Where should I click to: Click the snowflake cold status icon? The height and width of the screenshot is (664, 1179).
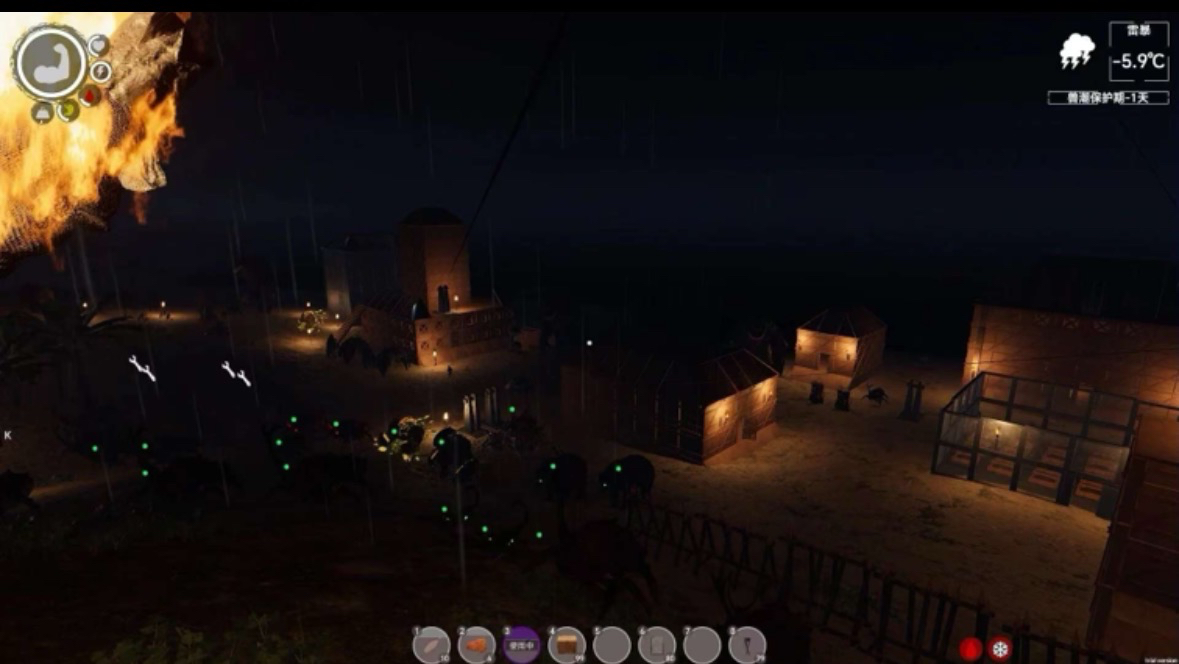click(x=999, y=648)
